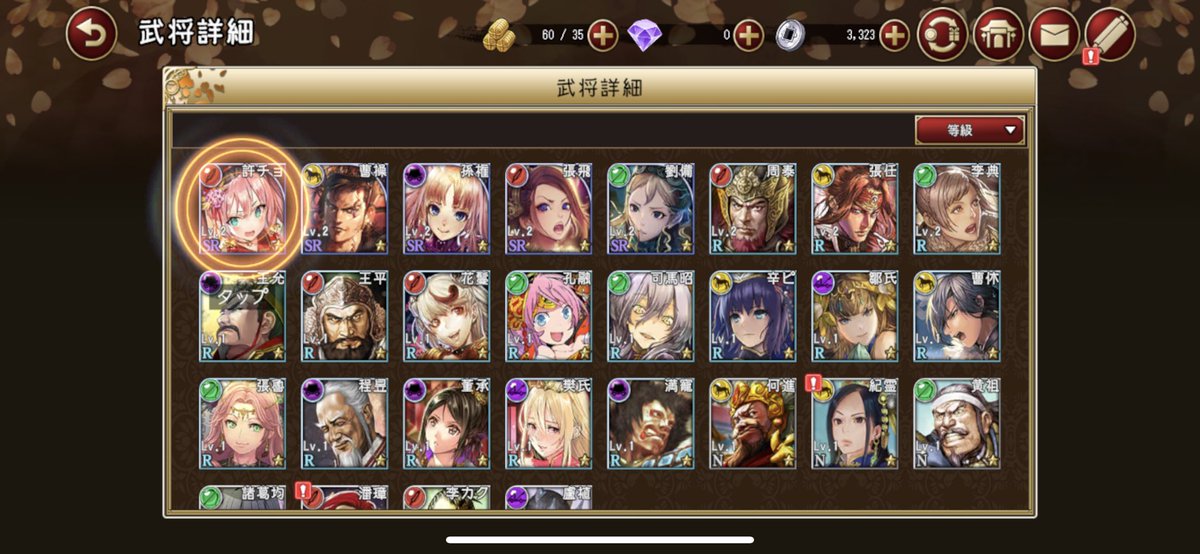Viewport: 1200px width, 554px height.
Task: Select the 周泰 general card
Action: pyautogui.click(x=753, y=209)
